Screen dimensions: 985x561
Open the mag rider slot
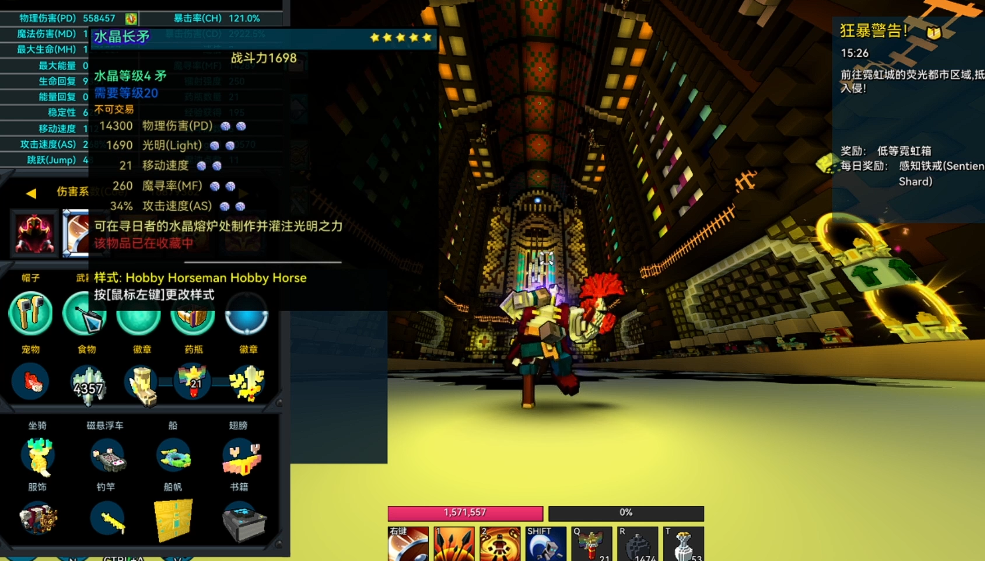(107, 456)
